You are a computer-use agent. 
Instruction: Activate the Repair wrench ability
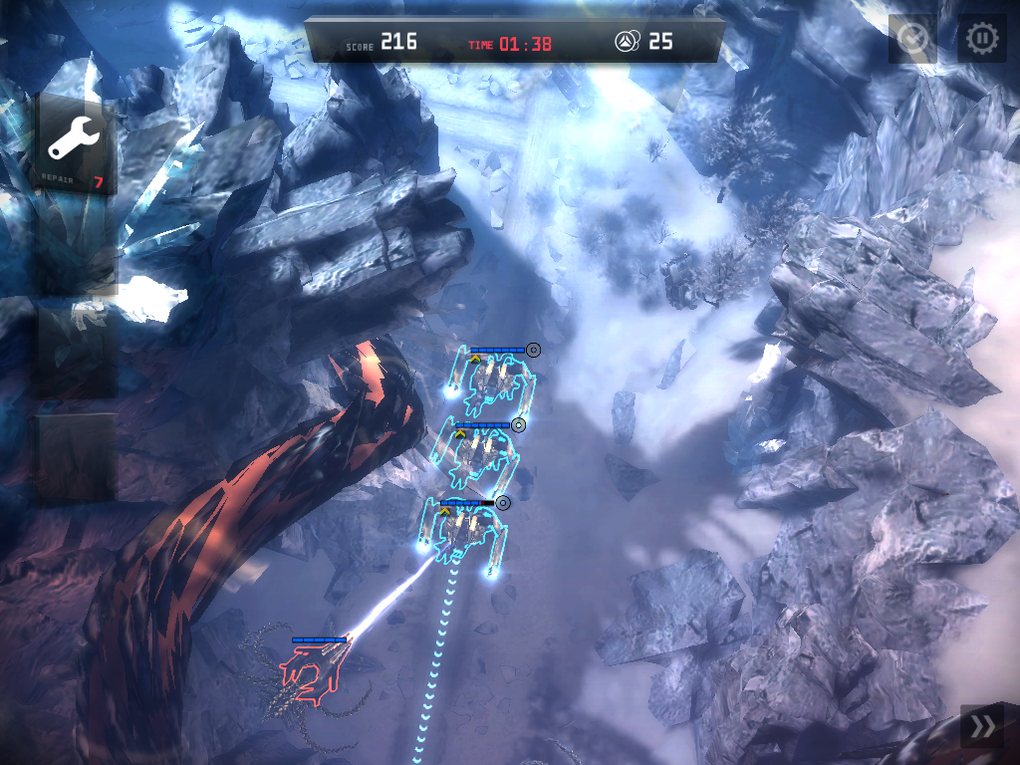(x=75, y=144)
